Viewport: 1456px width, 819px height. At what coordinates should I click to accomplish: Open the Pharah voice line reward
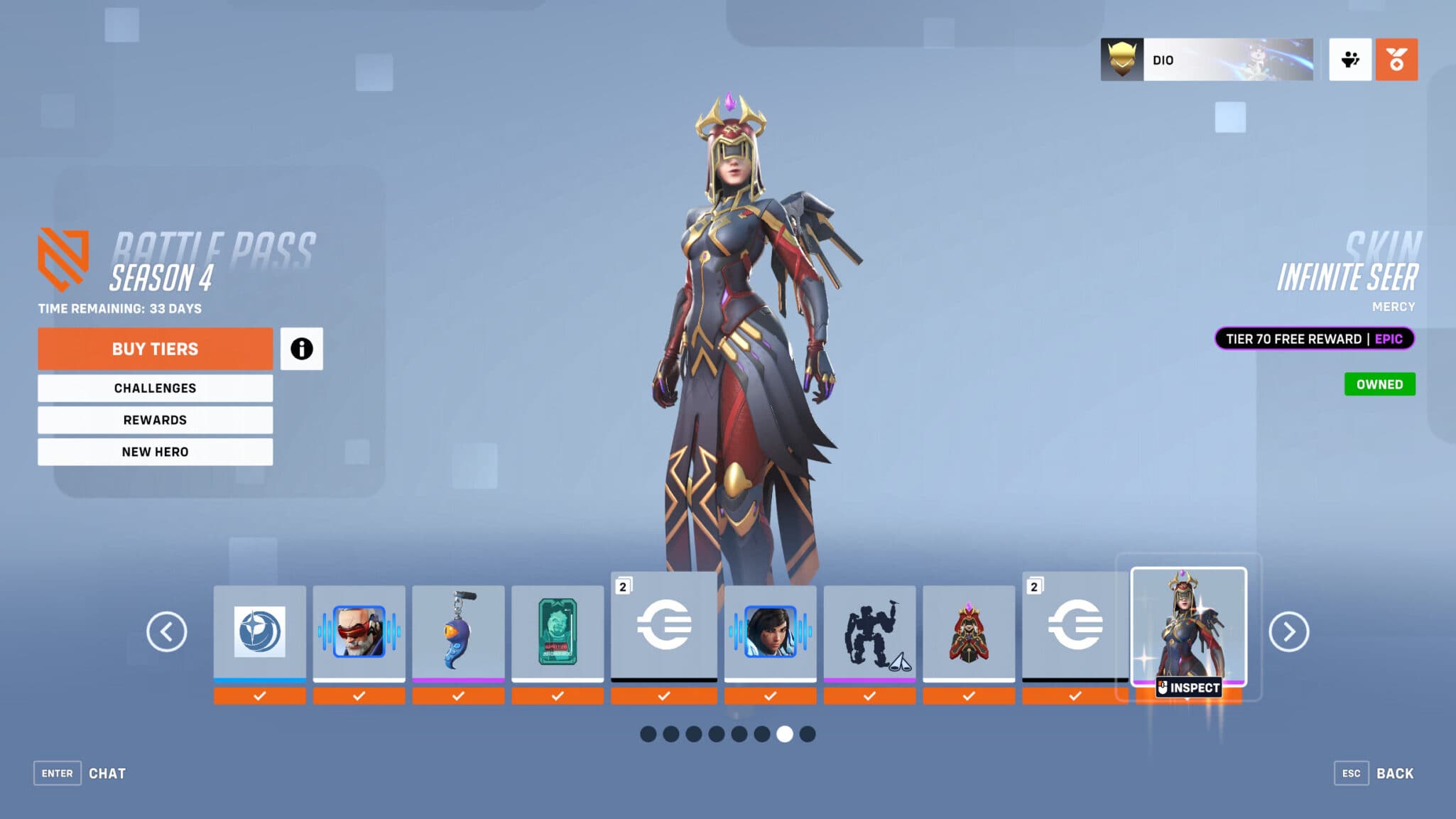coord(771,632)
